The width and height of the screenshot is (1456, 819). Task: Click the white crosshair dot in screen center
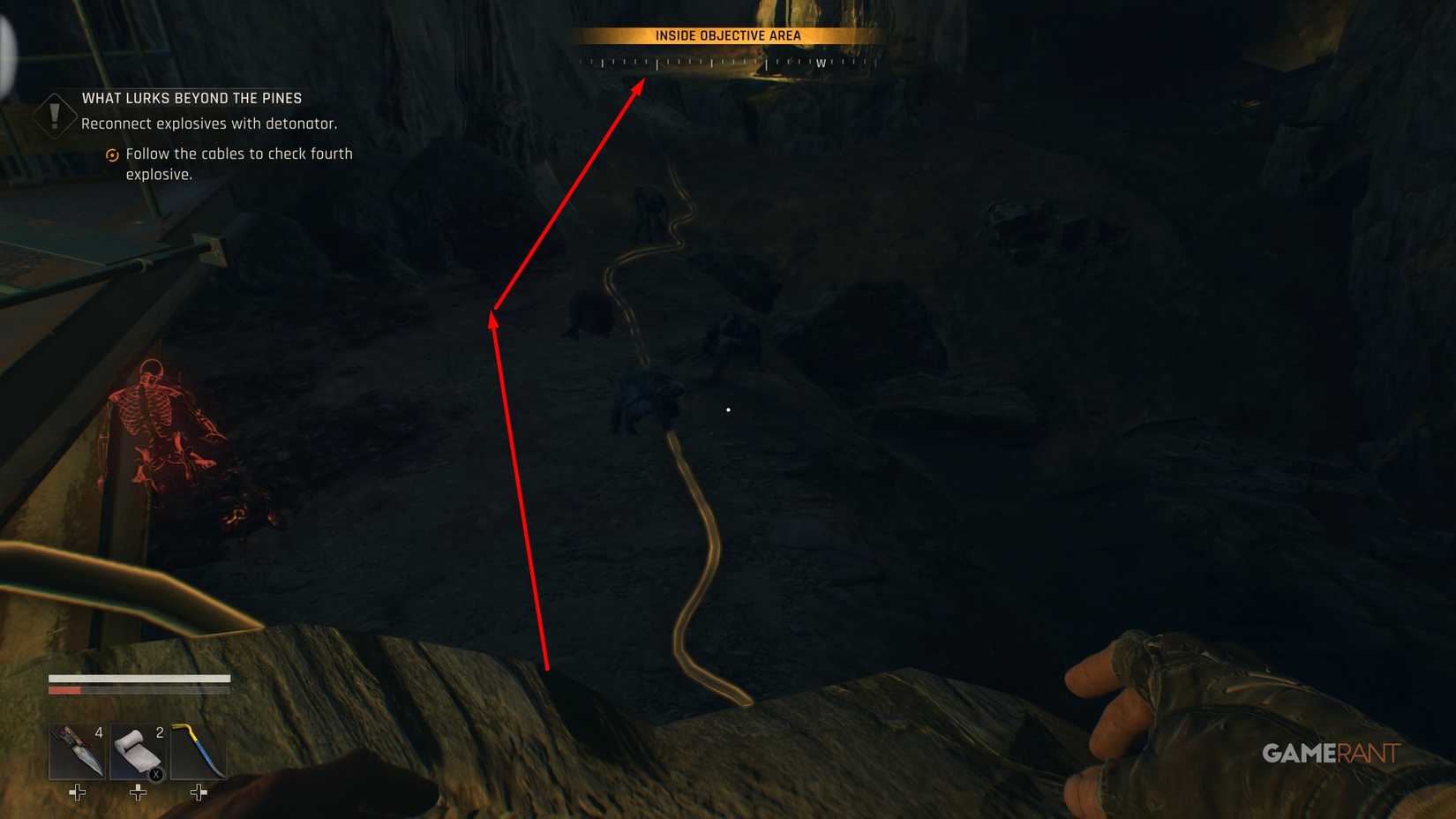pos(727,409)
